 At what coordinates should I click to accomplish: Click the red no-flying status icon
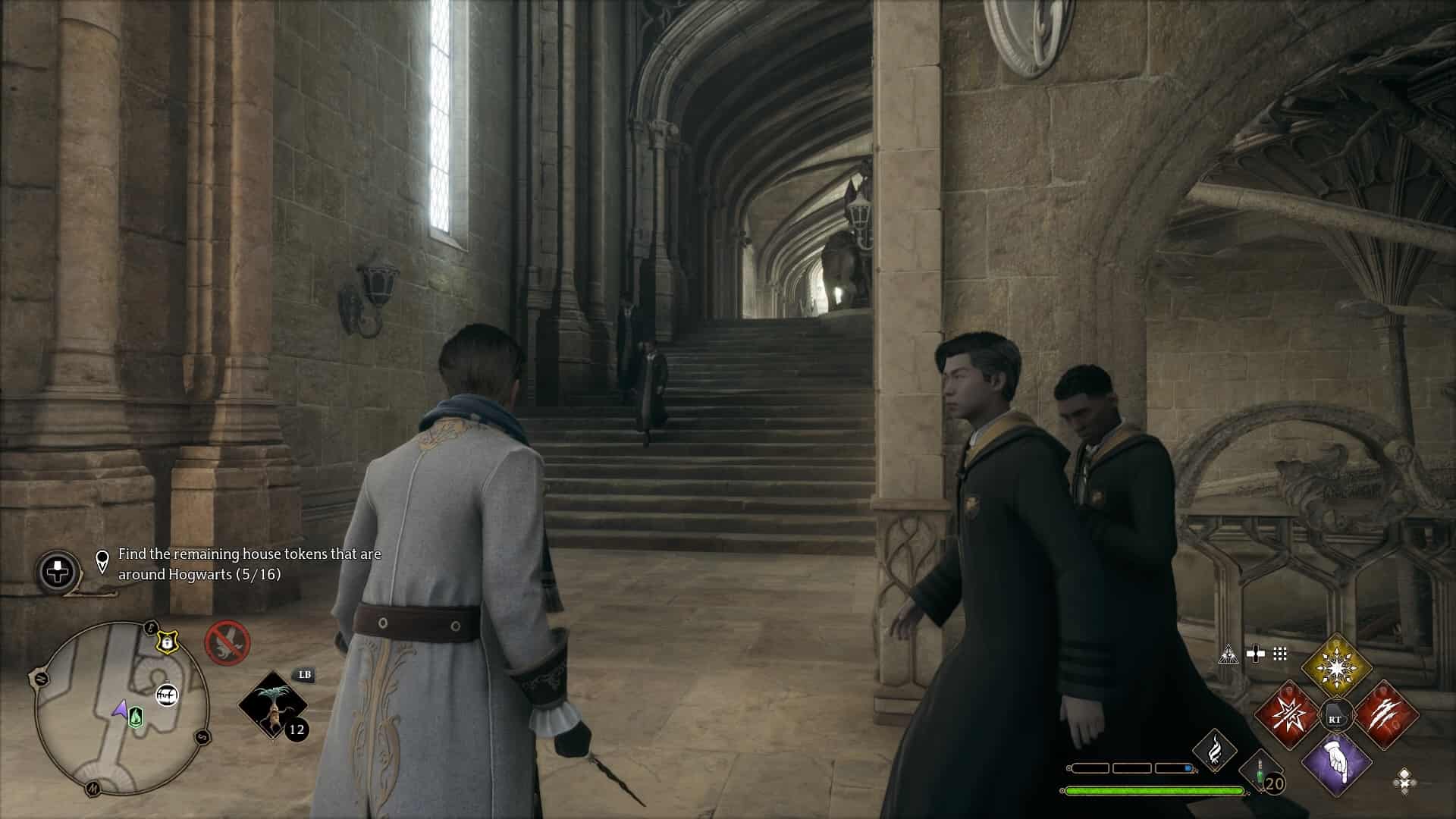227,642
